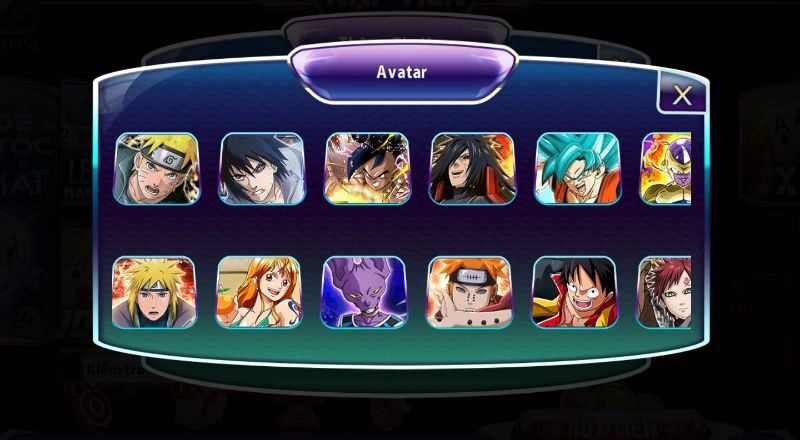This screenshot has height=440, width=800.
Task: Choose the blue-haired Goku avatar
Action: (x=577, y=169)
